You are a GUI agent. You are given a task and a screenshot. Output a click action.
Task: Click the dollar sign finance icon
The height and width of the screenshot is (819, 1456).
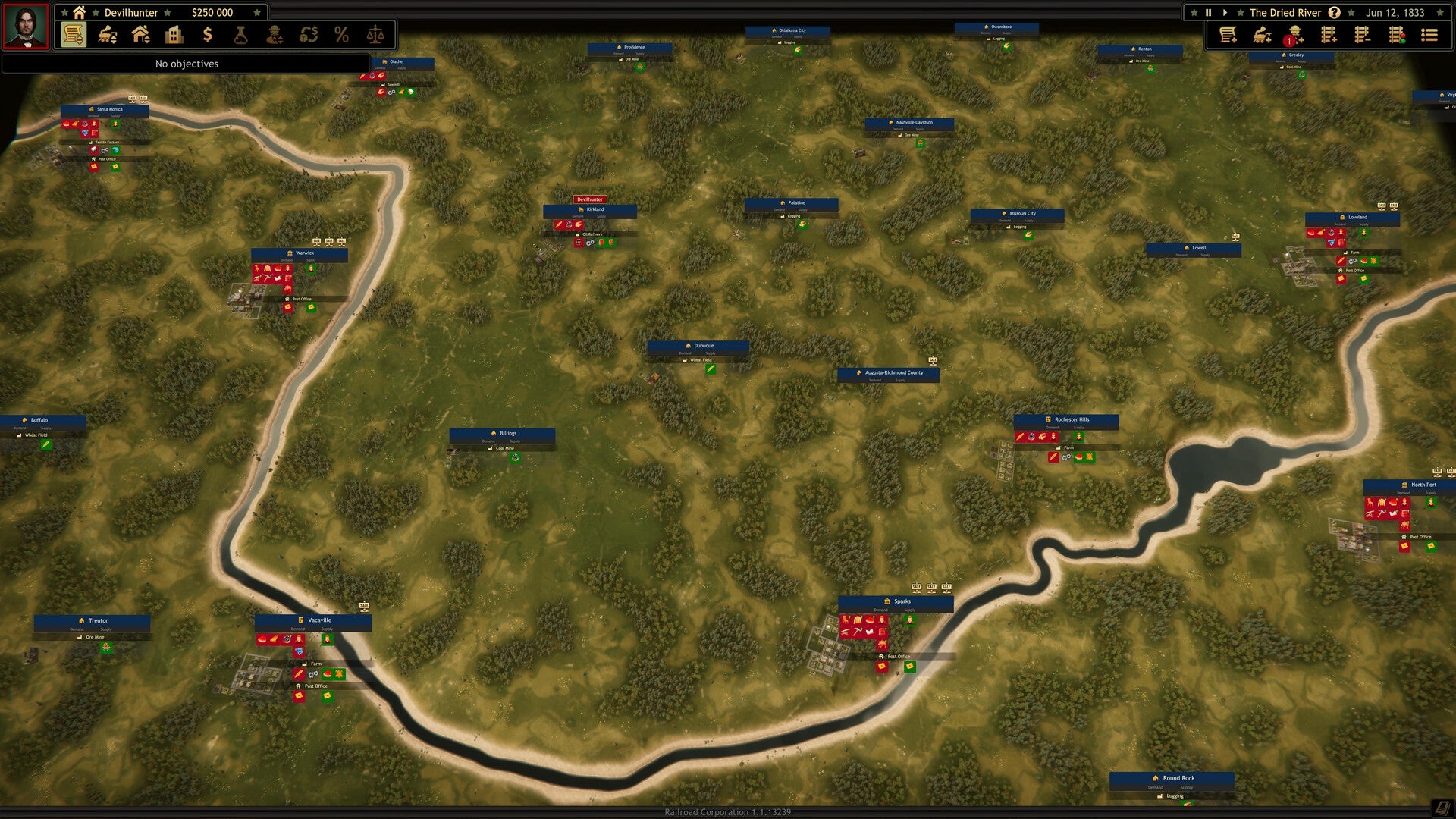click(208, 35)
